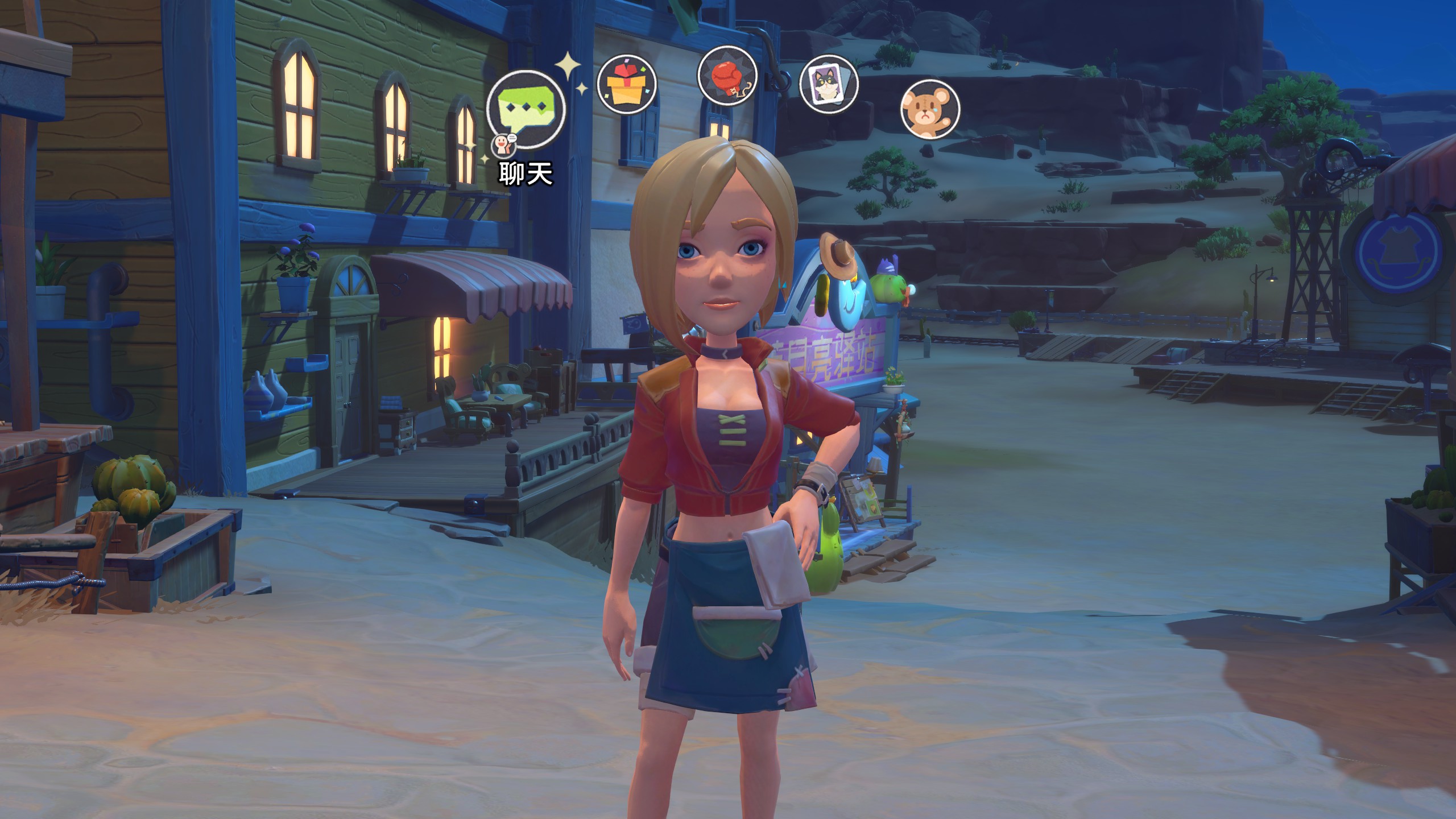Open the cat photo card interaction
The width and height of the screenshot is (1456, 819).
point(829,85)
